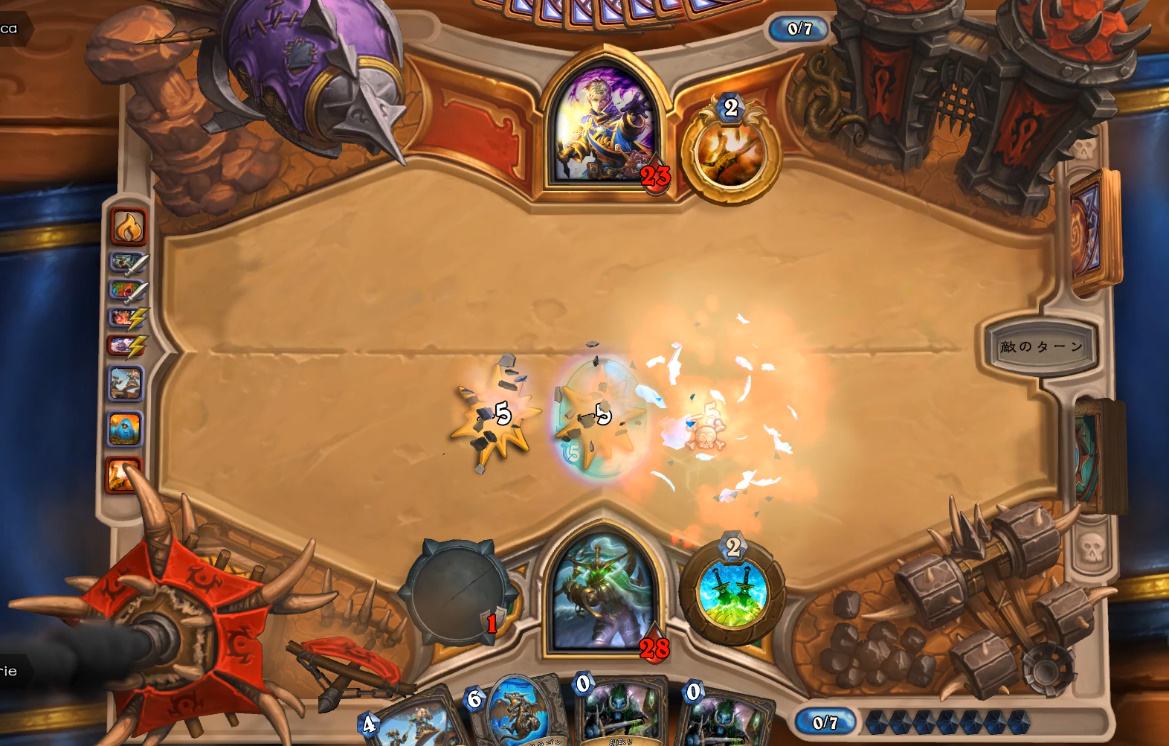Check the opponent's deck pile
Image resolution: width=1169 pixels, height=746 pixels.
[x=1094, y=230]
